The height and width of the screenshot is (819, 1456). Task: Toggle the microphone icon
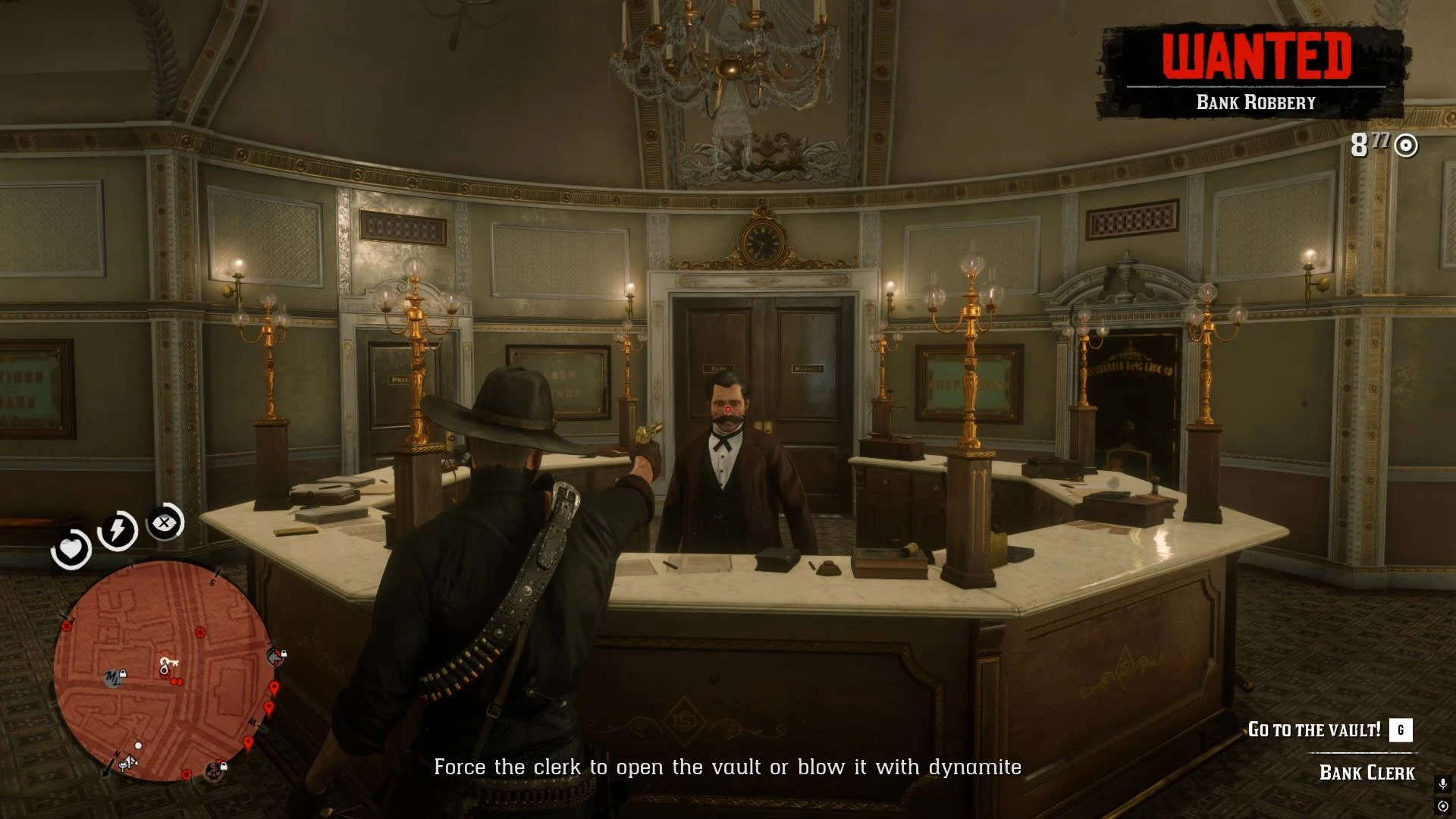click(x=1442, y=783)
